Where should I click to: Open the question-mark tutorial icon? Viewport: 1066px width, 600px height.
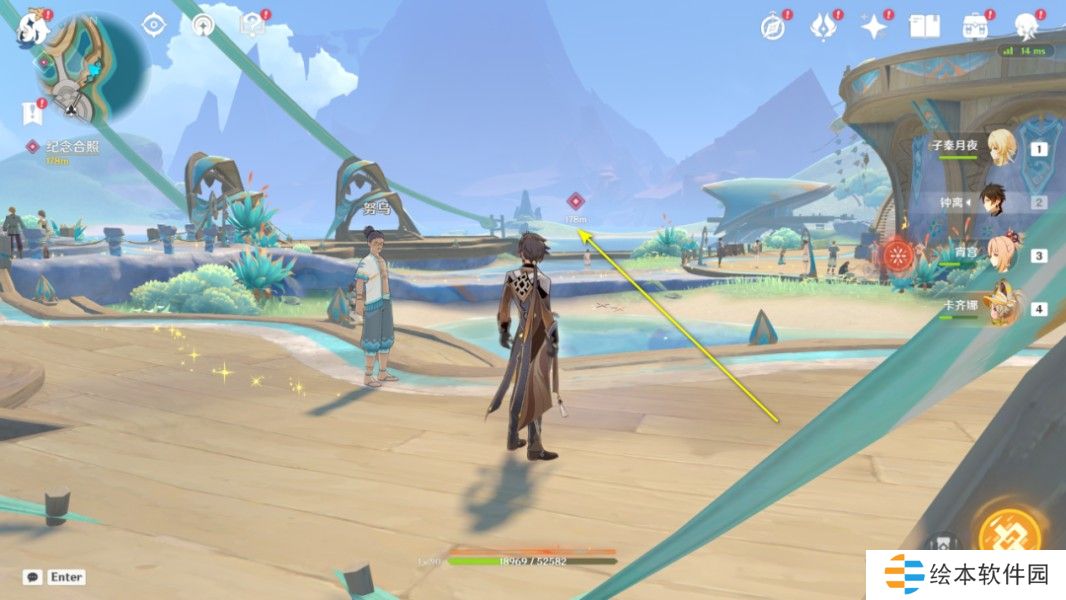pyautogui.click(x=253, y=25)
